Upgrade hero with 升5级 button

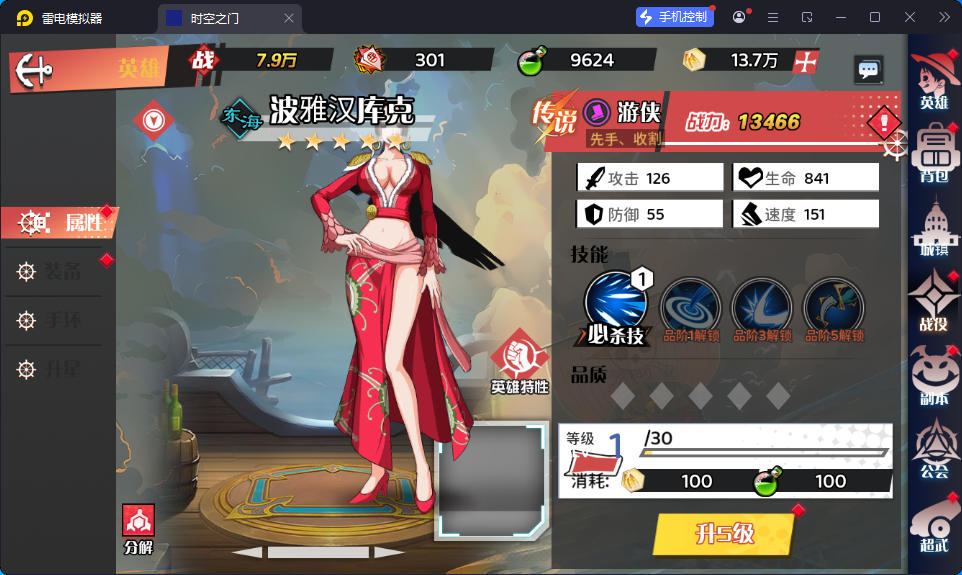tap(724, 534)
